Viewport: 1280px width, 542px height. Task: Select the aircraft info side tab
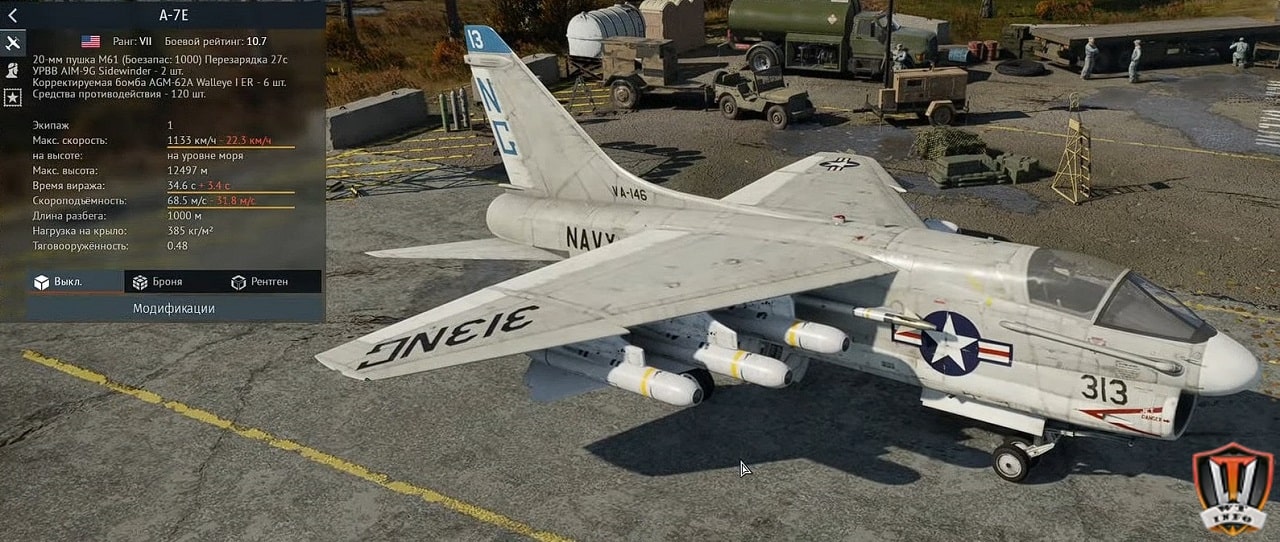(13, 43)
